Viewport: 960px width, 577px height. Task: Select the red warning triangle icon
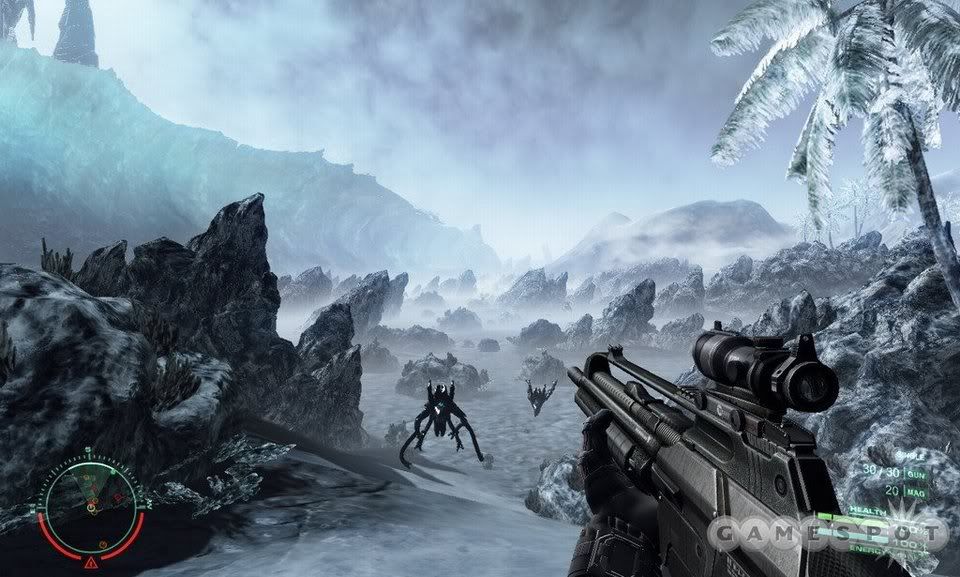tap(91, 564)
